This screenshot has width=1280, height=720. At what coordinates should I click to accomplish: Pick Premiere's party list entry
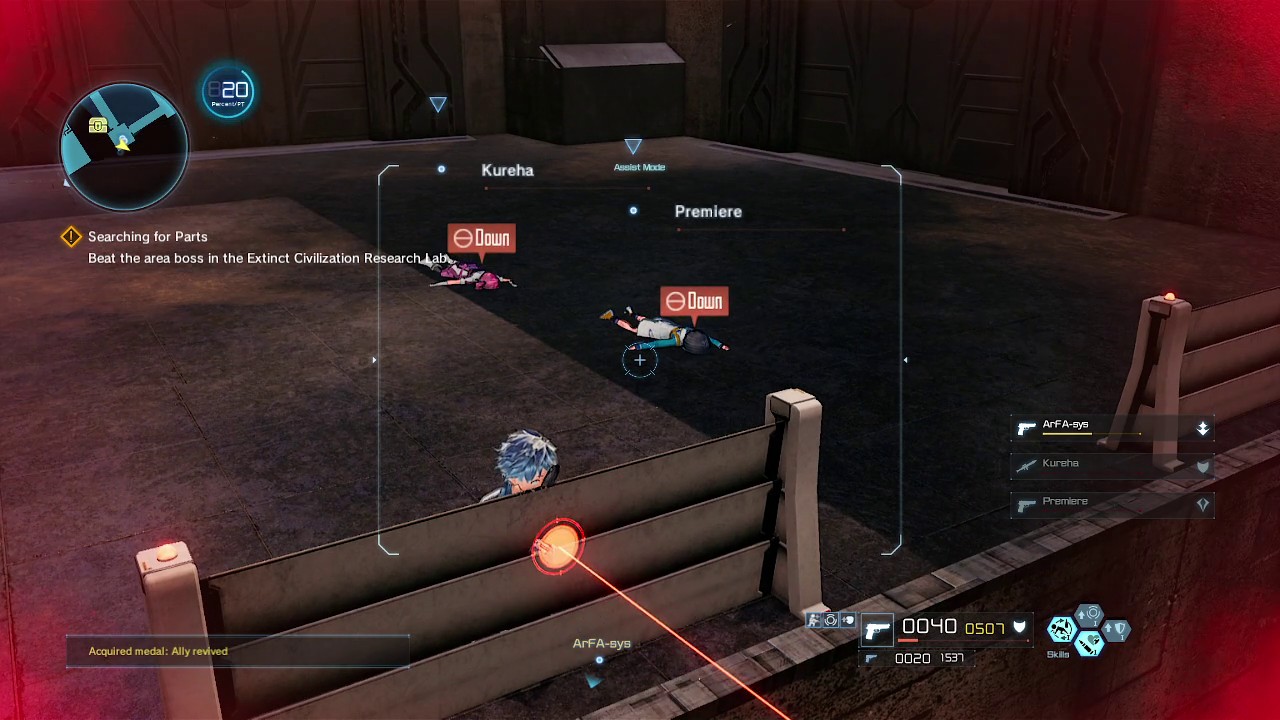1112,503
